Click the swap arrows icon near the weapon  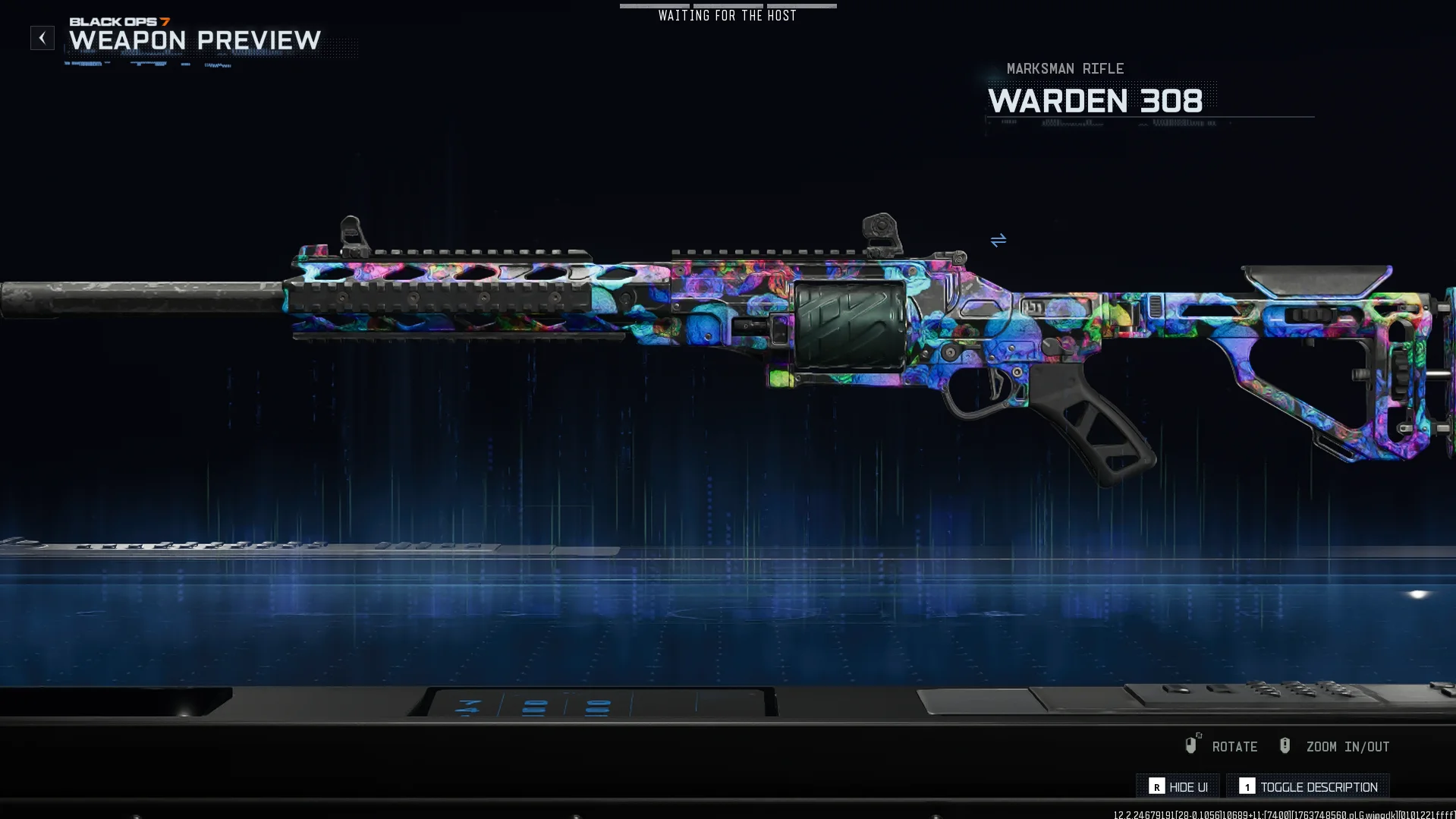(x=998, y=241)
